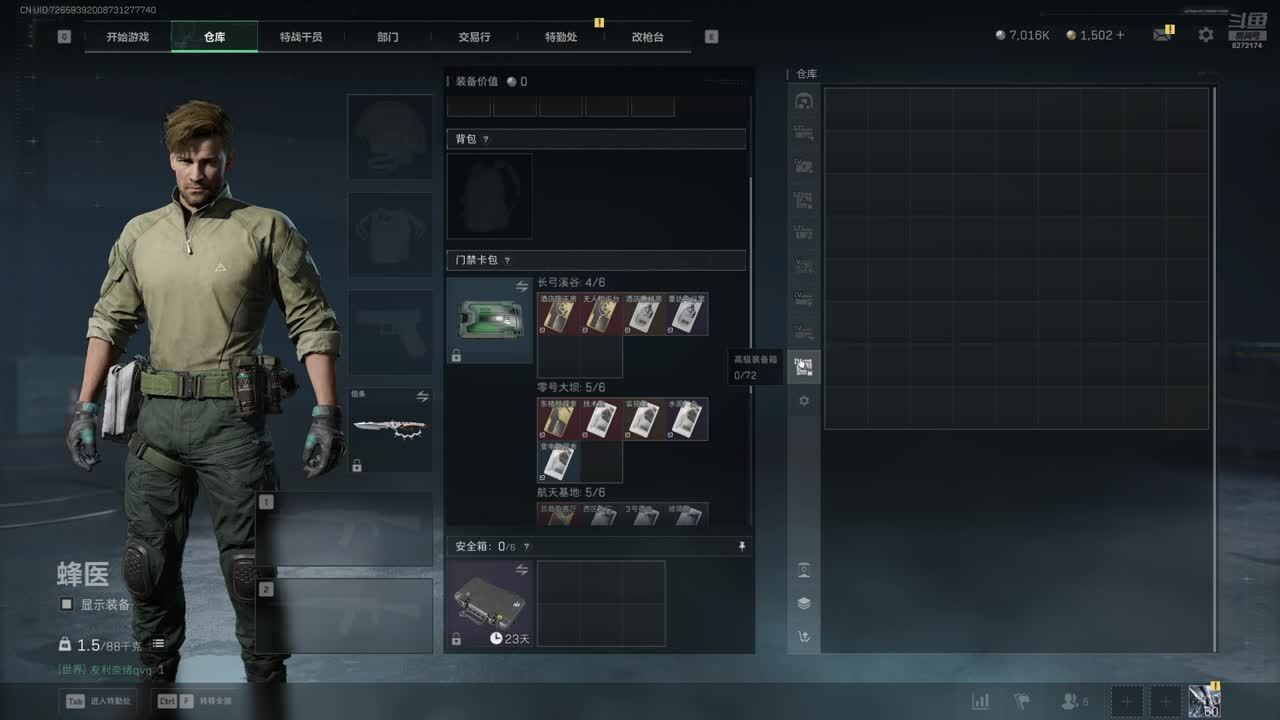This screenshot has width=1280, height=720.
Task: Select the empty backpack slot
Action: (x=490, y=196)
